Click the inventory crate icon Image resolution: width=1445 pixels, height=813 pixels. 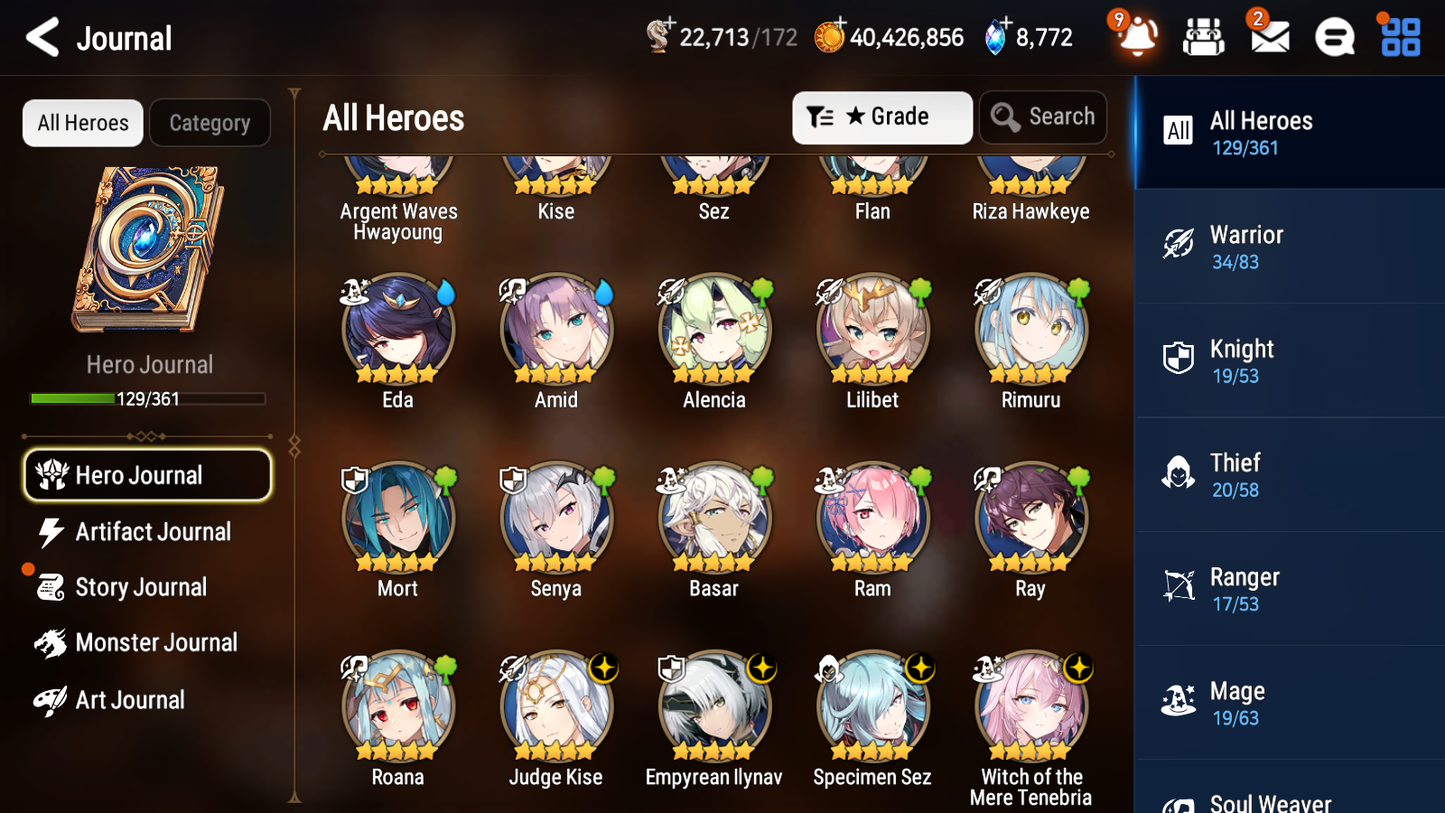point(1203,37)
